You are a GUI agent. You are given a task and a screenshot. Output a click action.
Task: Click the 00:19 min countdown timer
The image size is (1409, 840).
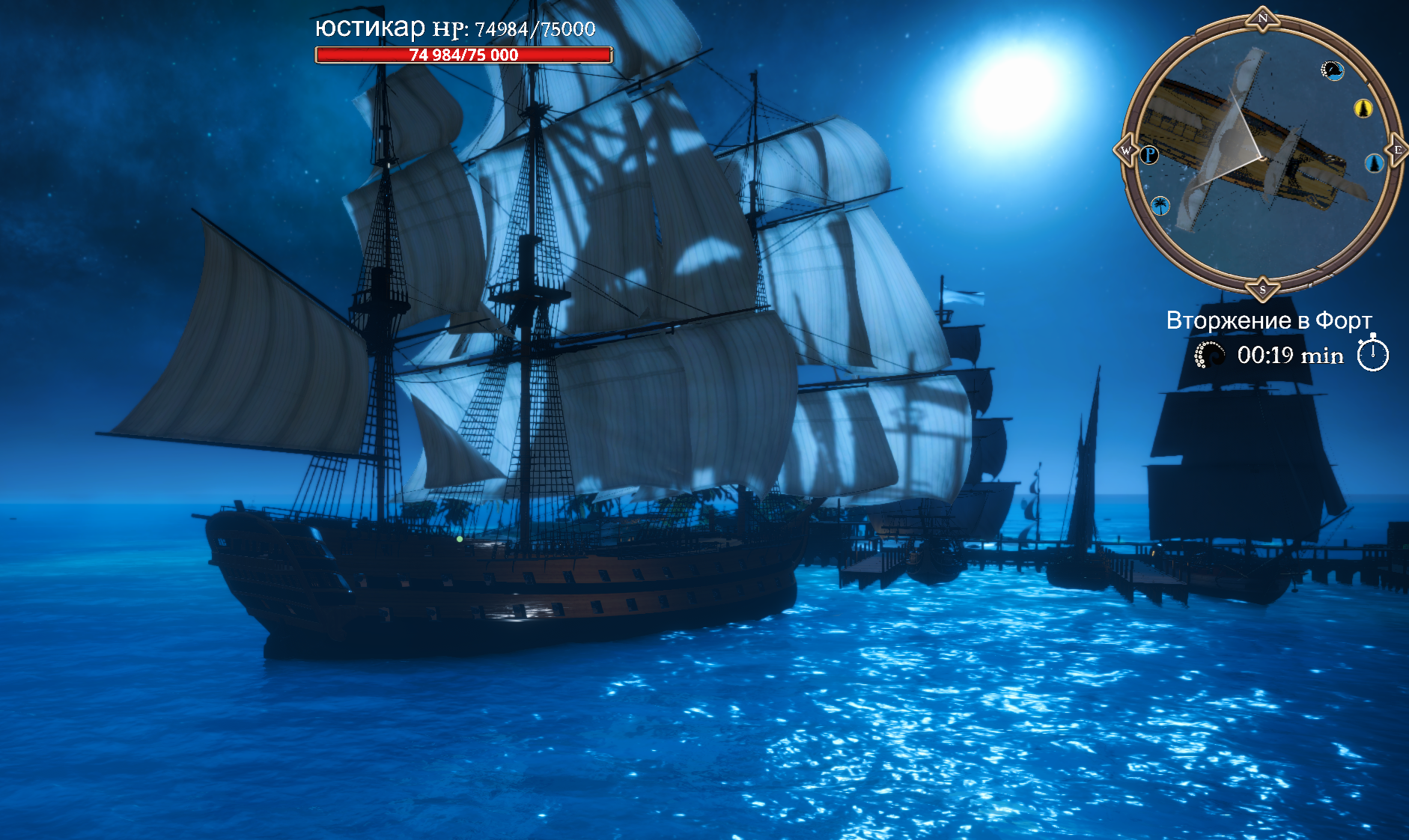[1291, 355]
